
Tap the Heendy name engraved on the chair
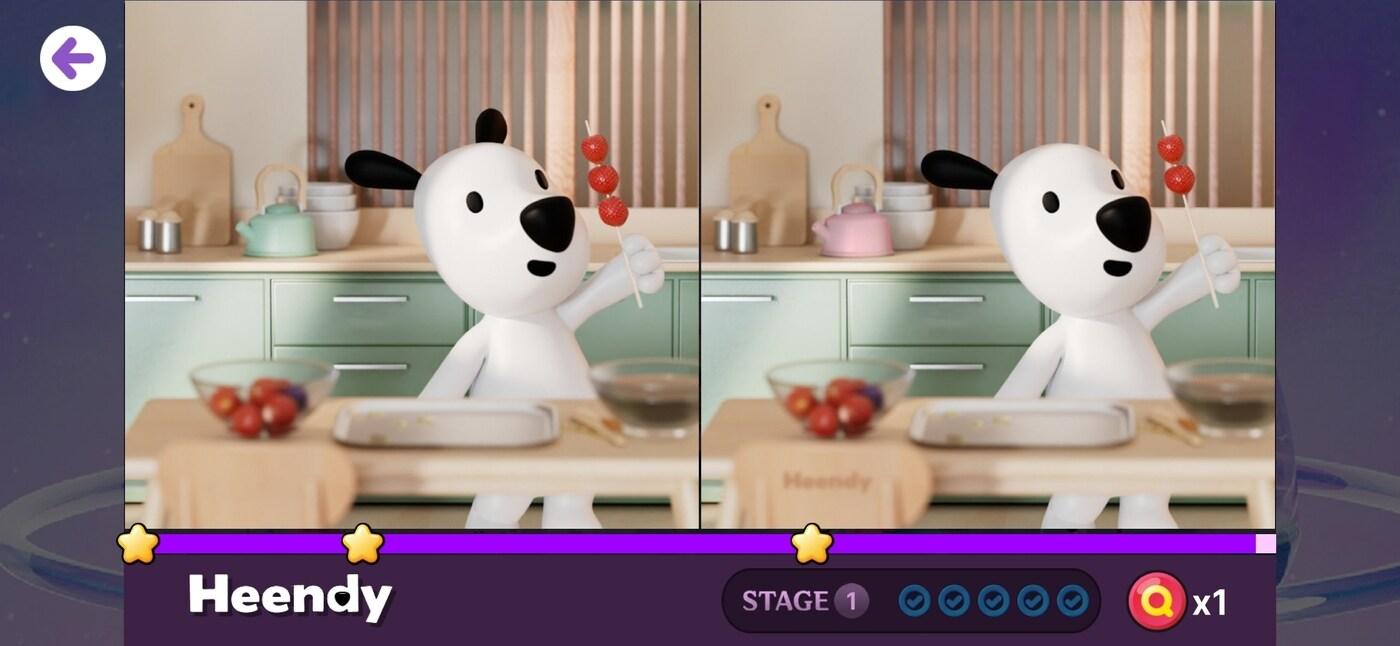pyautogui.click(x=827, y=481)
